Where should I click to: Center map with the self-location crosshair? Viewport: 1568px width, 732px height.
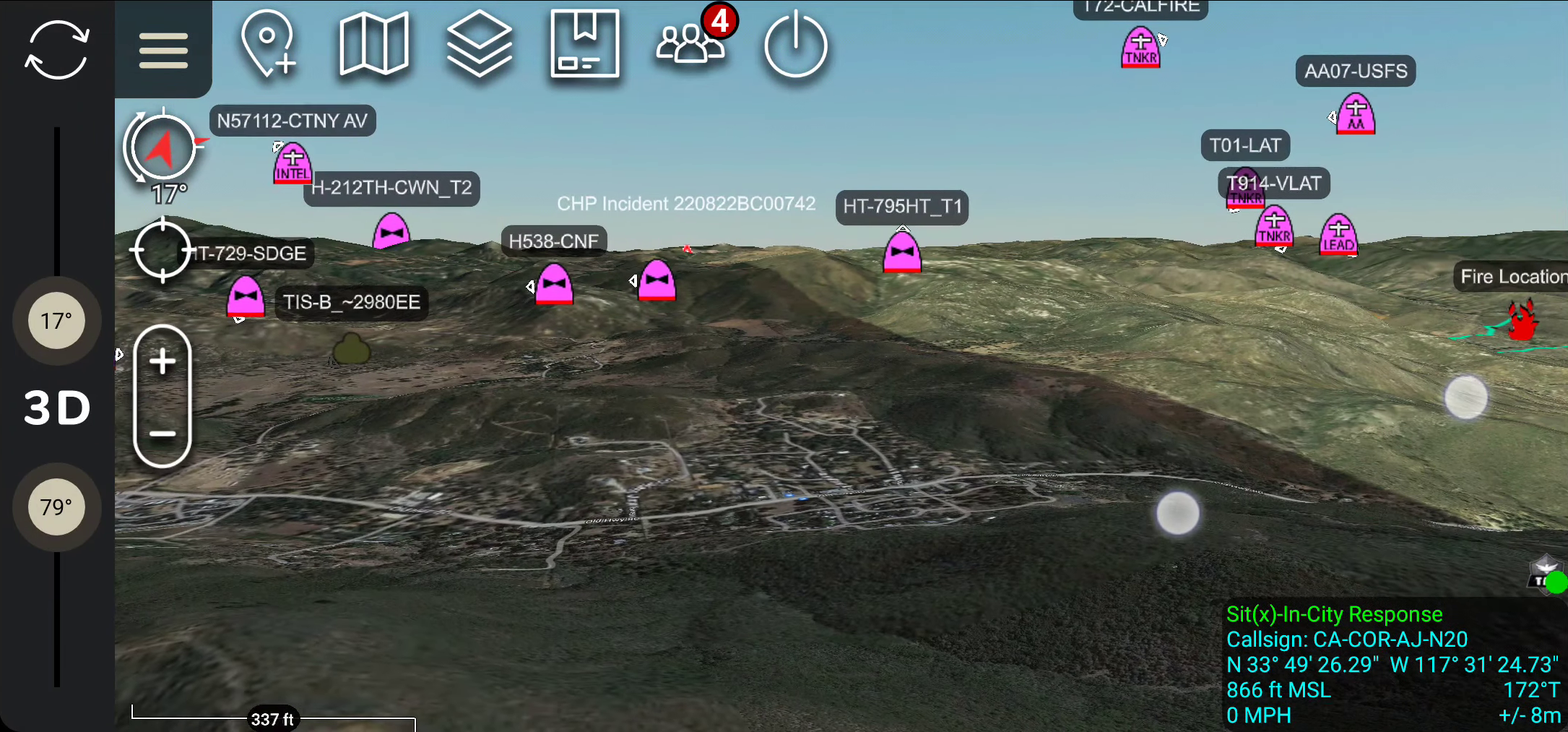tap(162, 251)
